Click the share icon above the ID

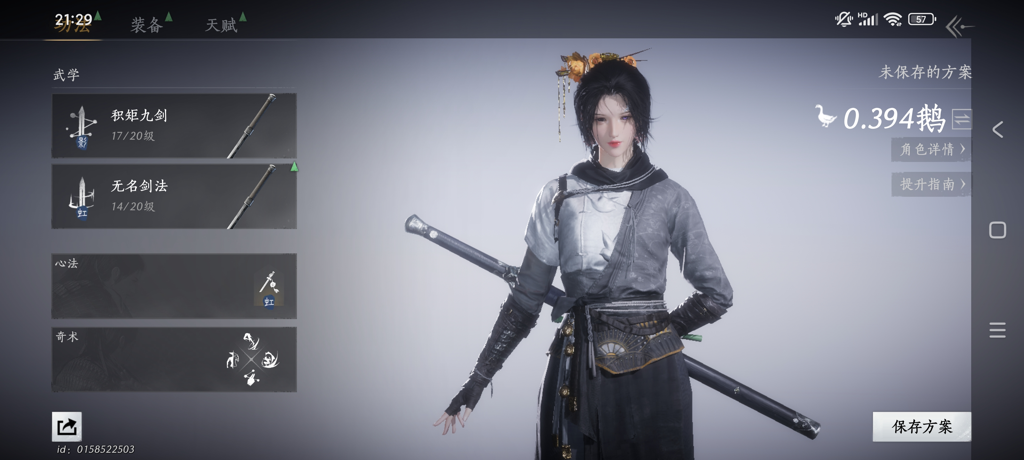click(67, 427)
